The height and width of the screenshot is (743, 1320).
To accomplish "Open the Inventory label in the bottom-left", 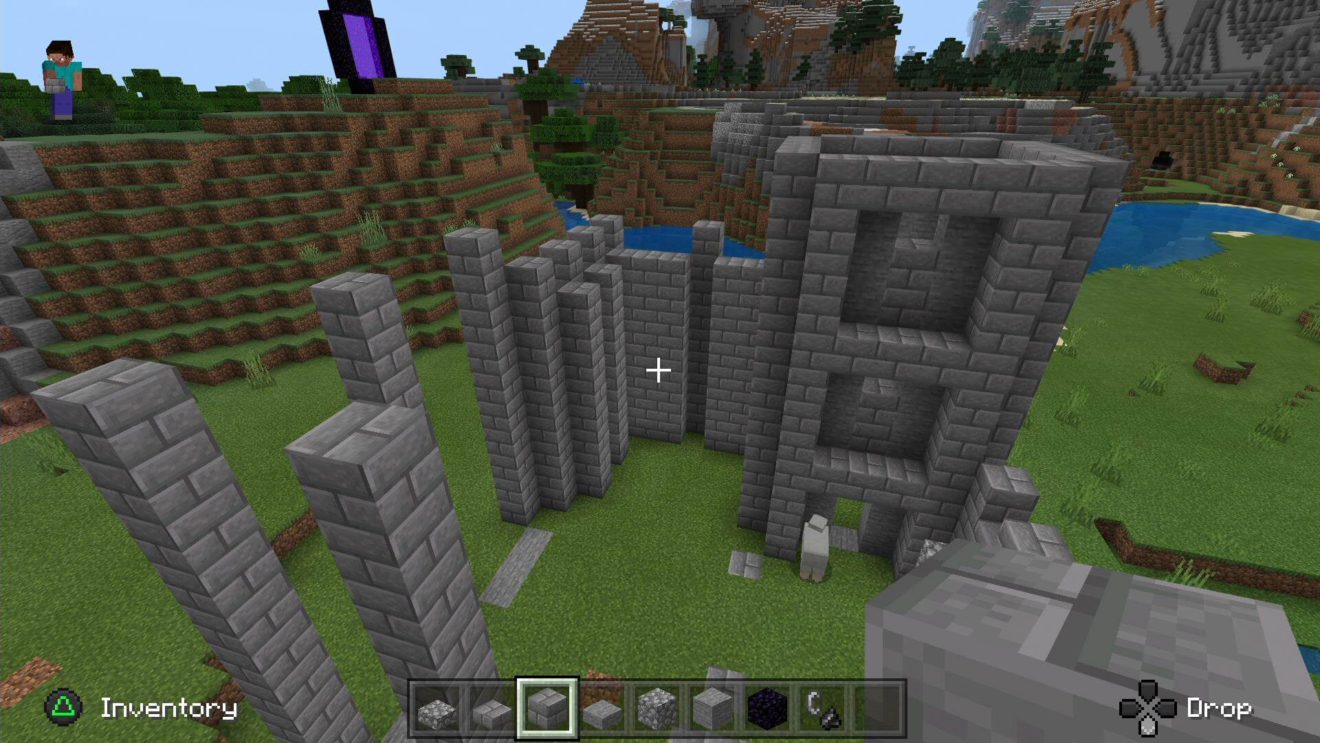I will pos(168,709).
